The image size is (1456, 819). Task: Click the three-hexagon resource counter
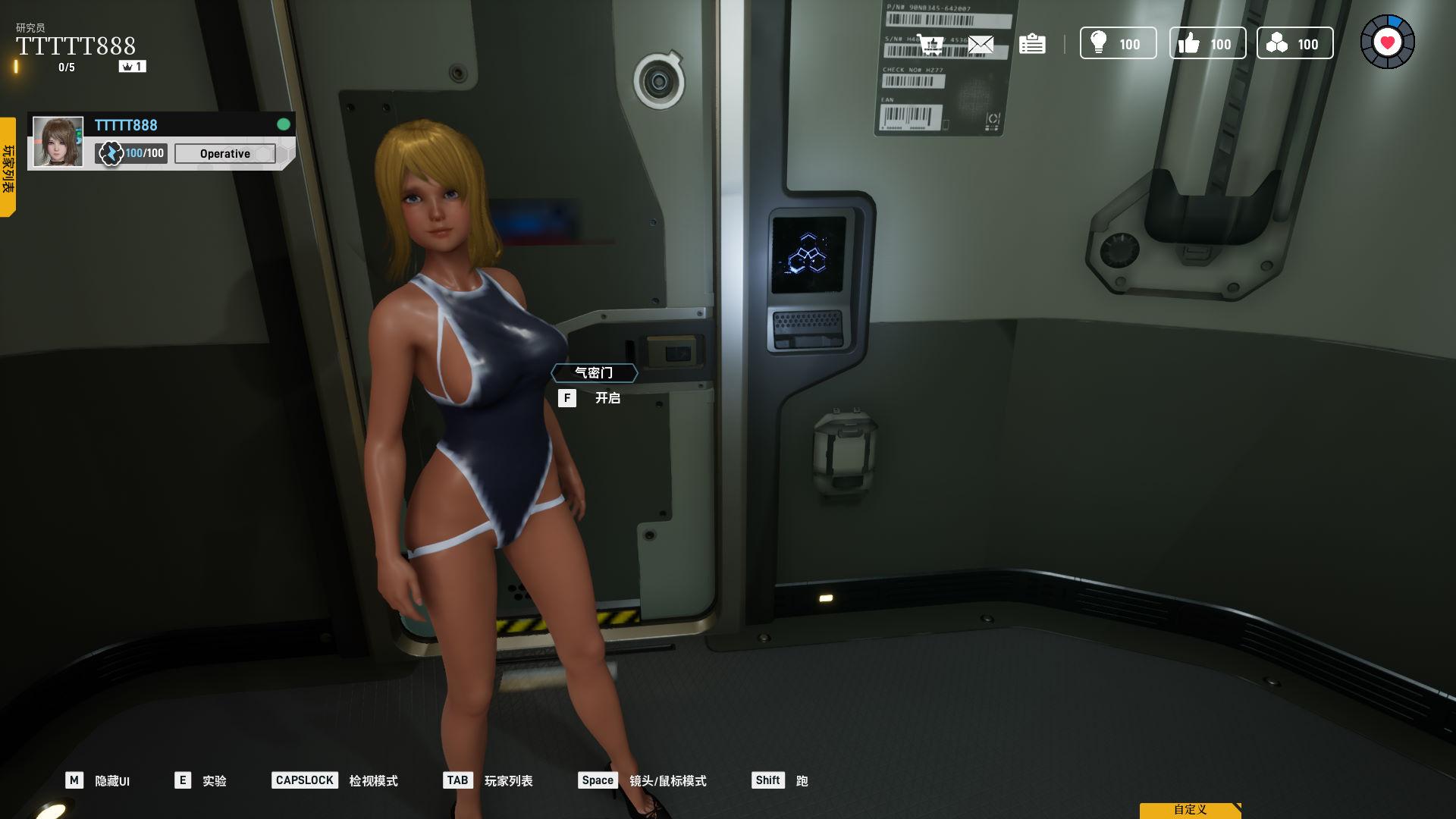[x=1294, y=44]
